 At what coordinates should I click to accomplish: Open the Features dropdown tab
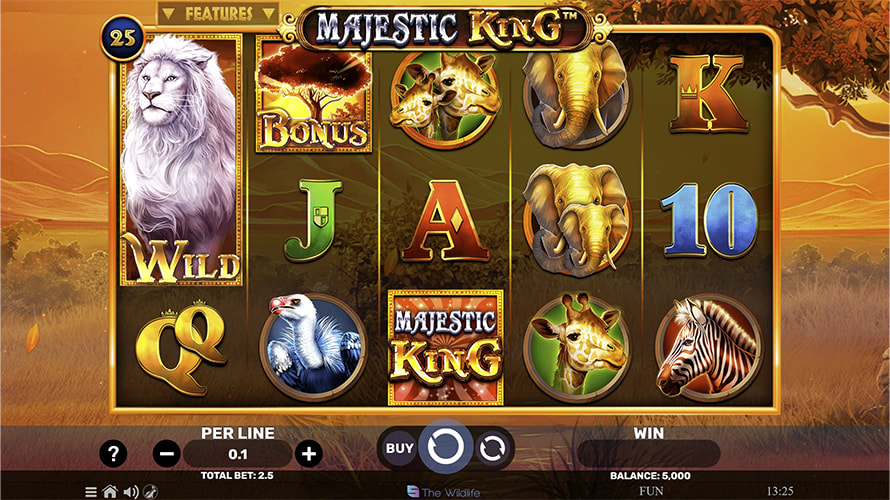[218, 14]
